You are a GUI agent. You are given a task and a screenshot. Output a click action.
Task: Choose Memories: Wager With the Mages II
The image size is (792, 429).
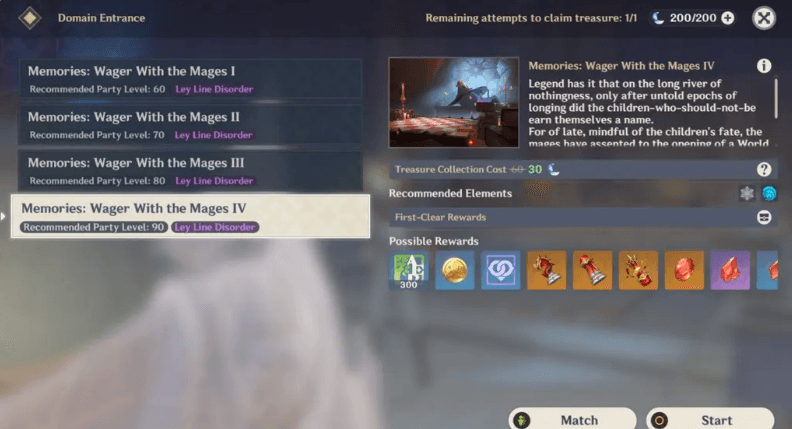click(x=190, y=125)
